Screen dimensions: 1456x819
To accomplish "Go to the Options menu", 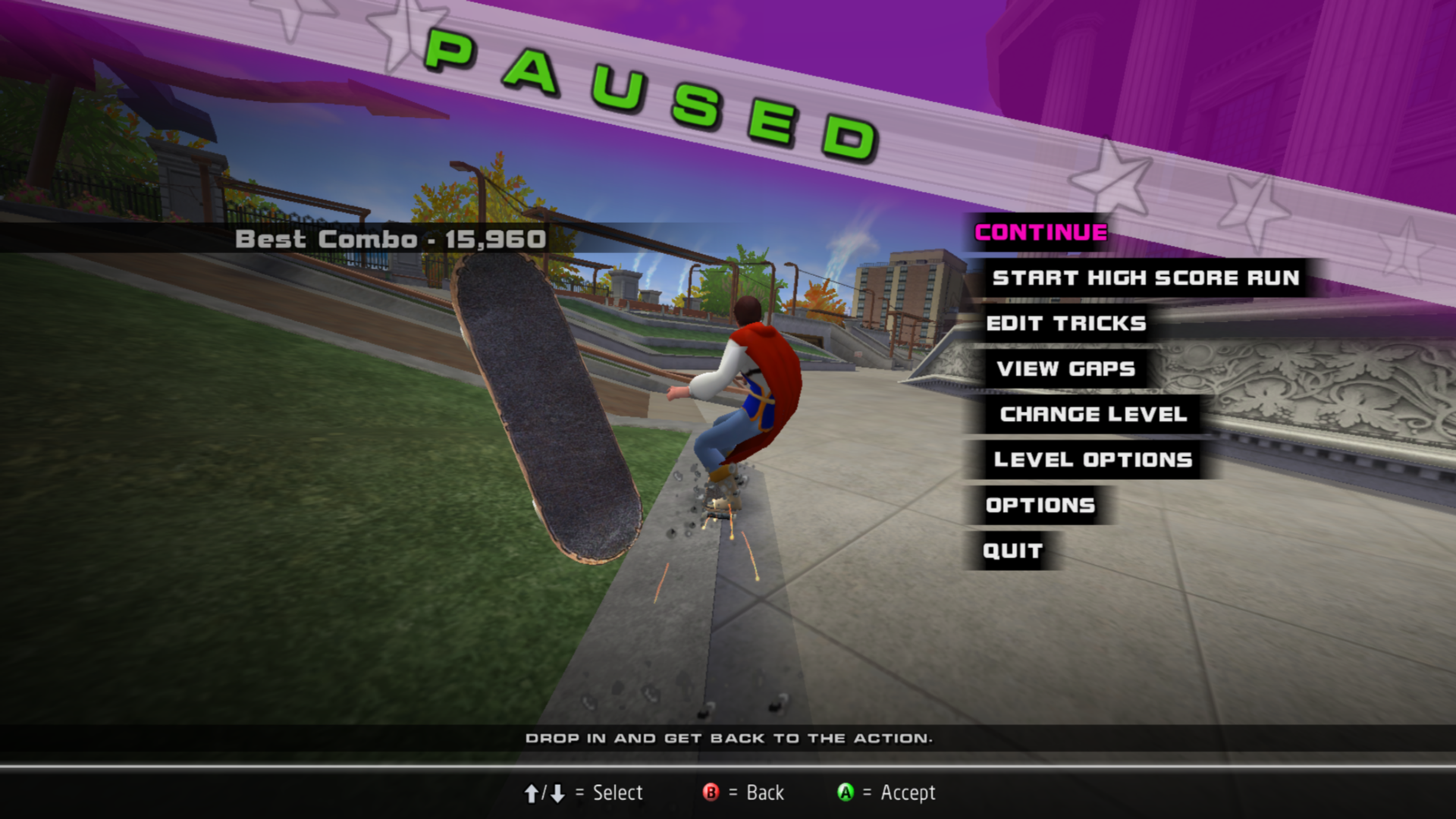I will pyautogui.click(x=1040, y=506).
